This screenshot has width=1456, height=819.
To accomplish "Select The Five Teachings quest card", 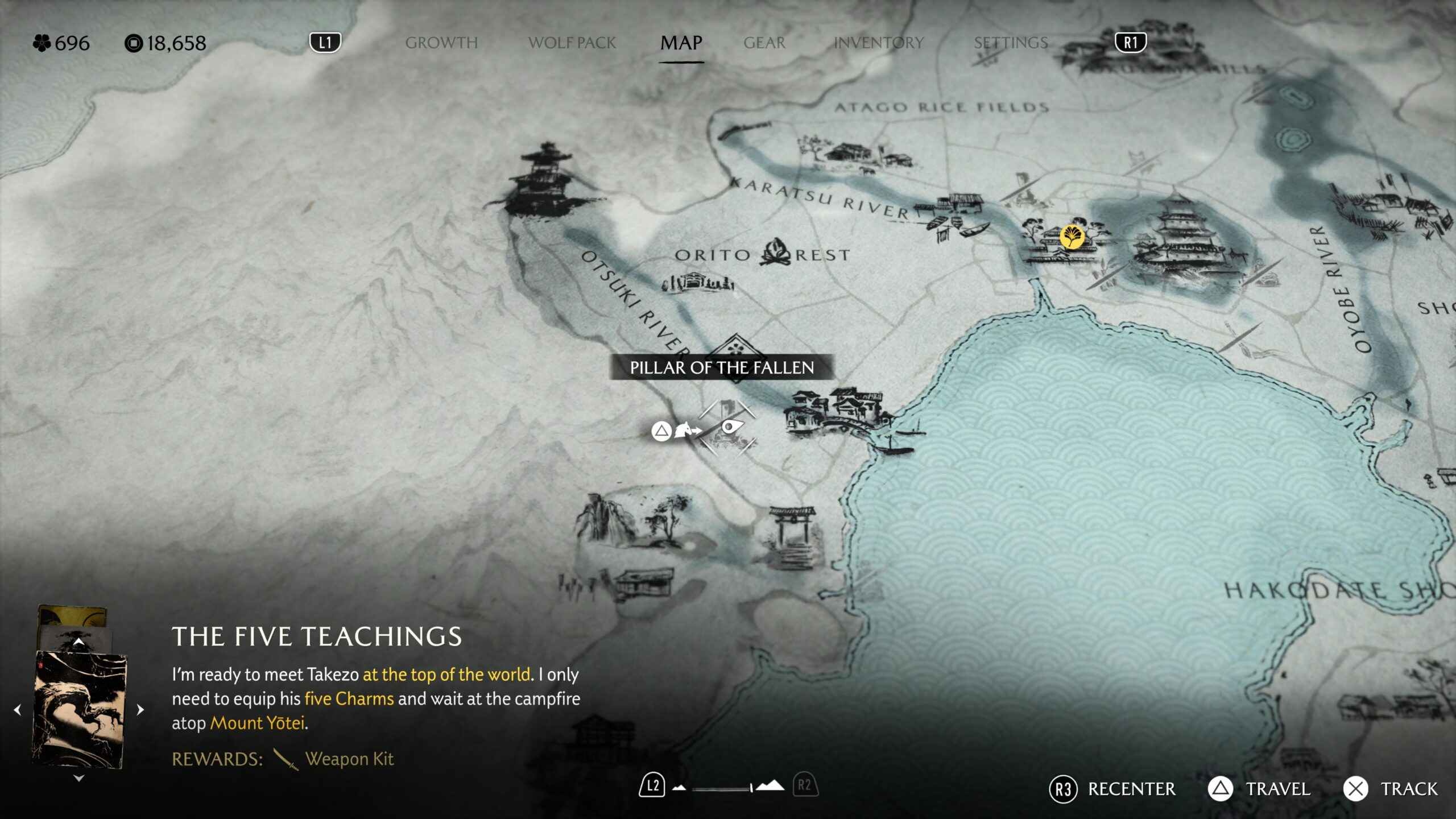I will coord(79,710).
